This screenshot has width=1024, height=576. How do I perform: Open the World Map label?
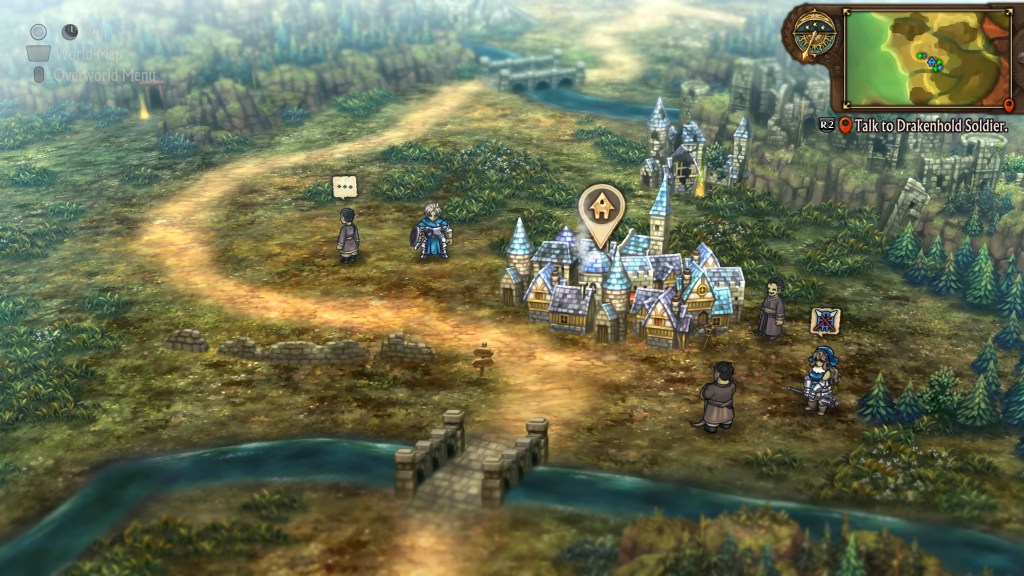point(90,54)
